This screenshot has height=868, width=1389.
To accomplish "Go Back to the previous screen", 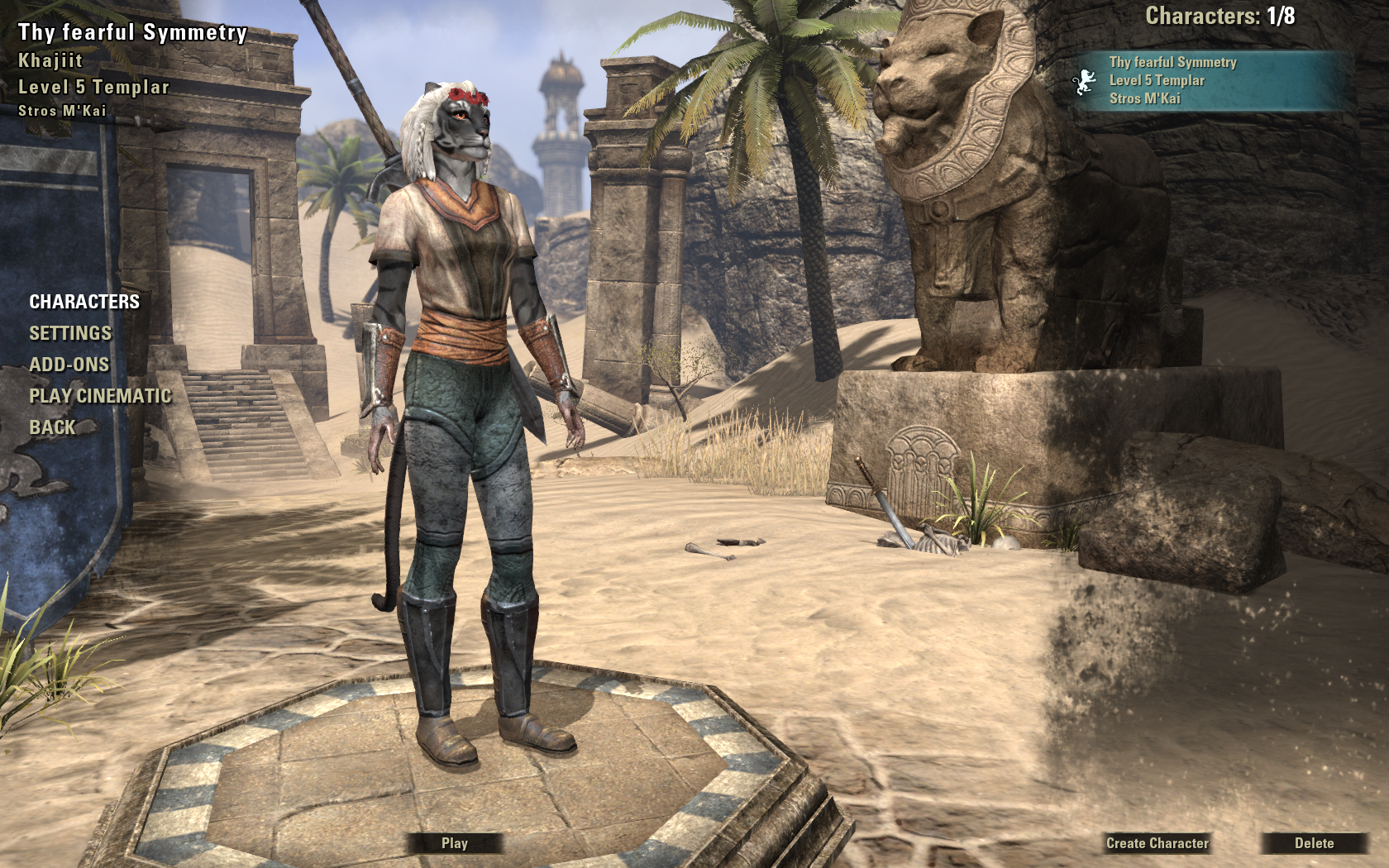I will [x=52, y=427].
